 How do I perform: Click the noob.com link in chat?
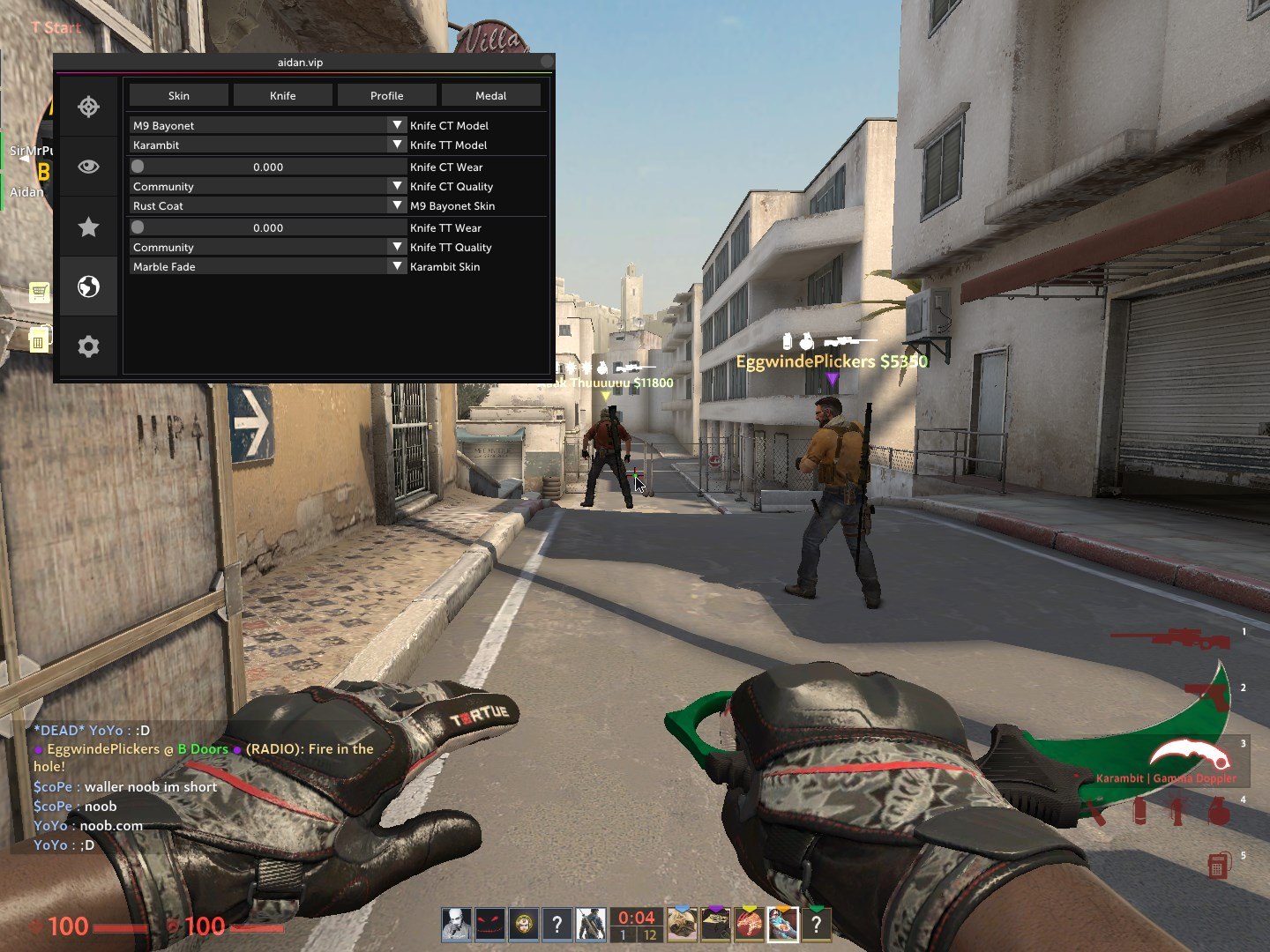coord(111,825)
